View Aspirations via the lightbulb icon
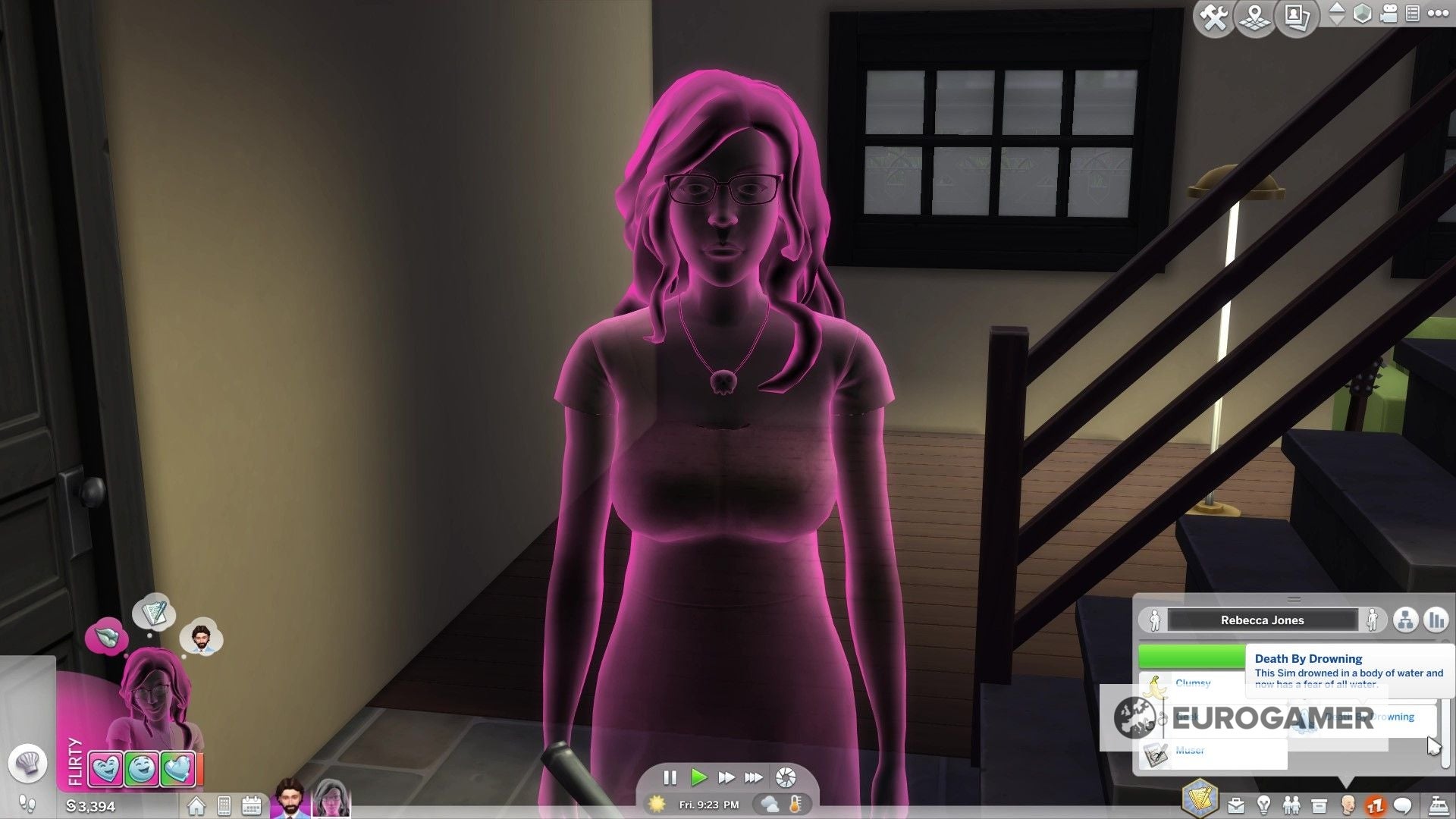Image resolution: width=1456 pixels, height=819 pixels. point(1263,806)
